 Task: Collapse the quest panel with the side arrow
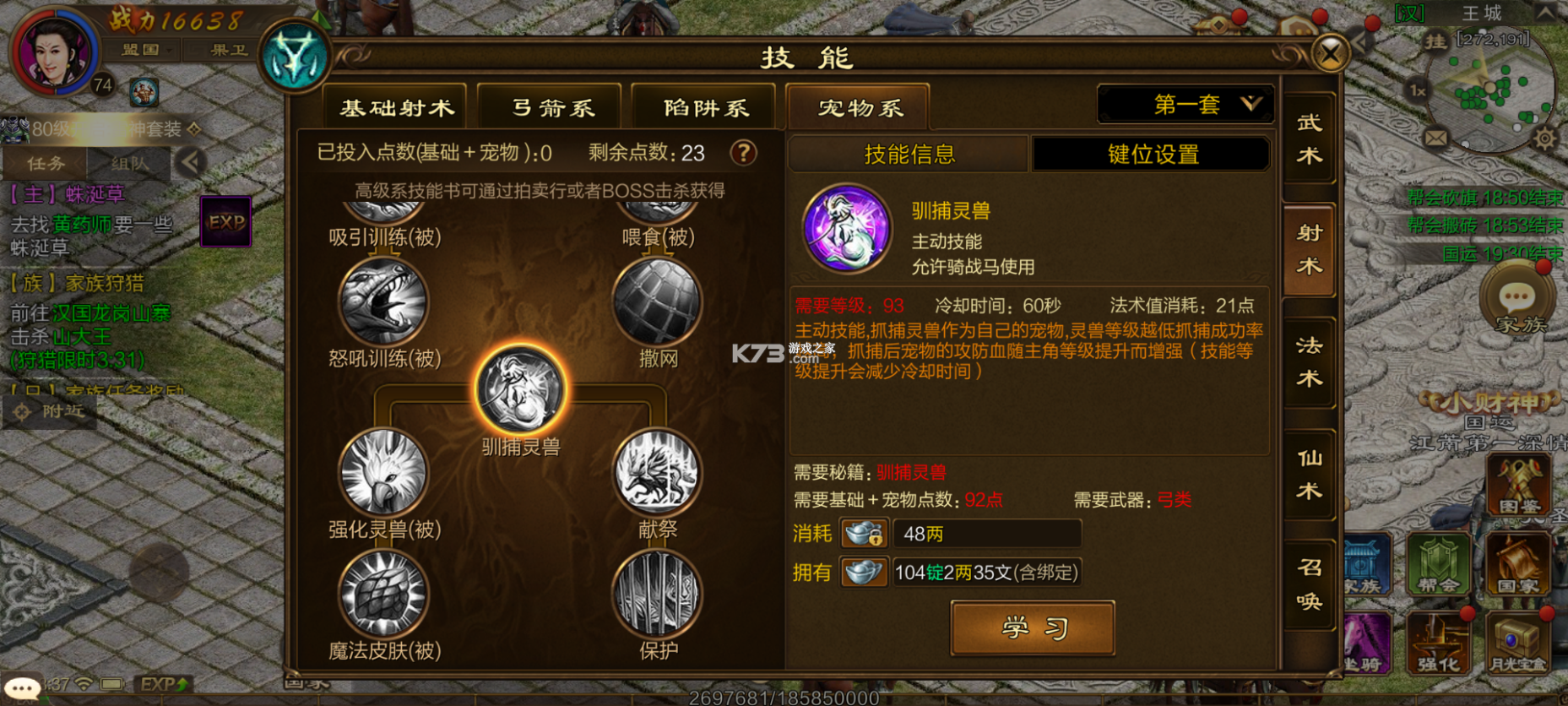(192, 163)
